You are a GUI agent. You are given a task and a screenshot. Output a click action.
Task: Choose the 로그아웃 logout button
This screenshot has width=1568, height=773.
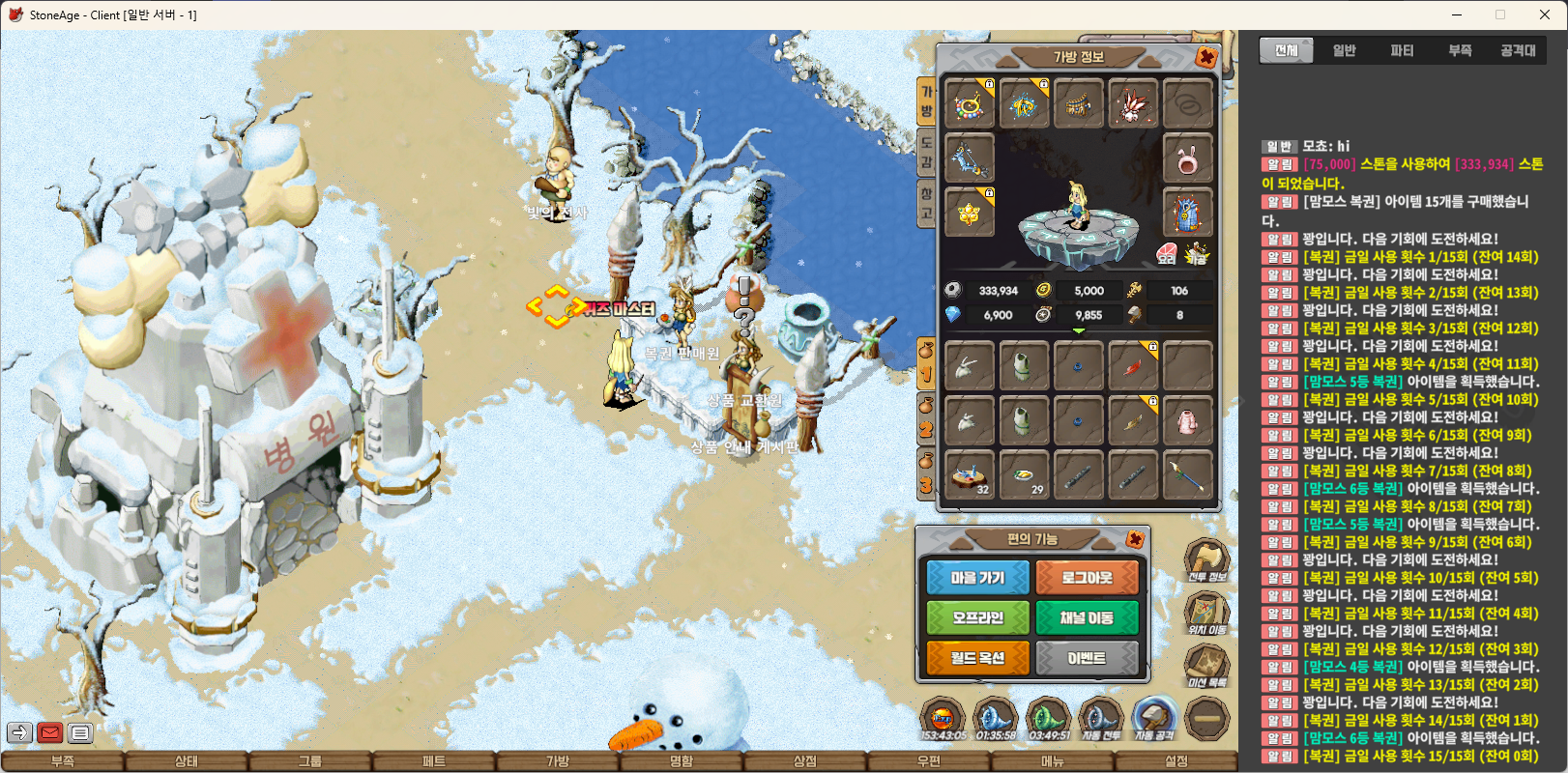click(x=1087, y=578)
